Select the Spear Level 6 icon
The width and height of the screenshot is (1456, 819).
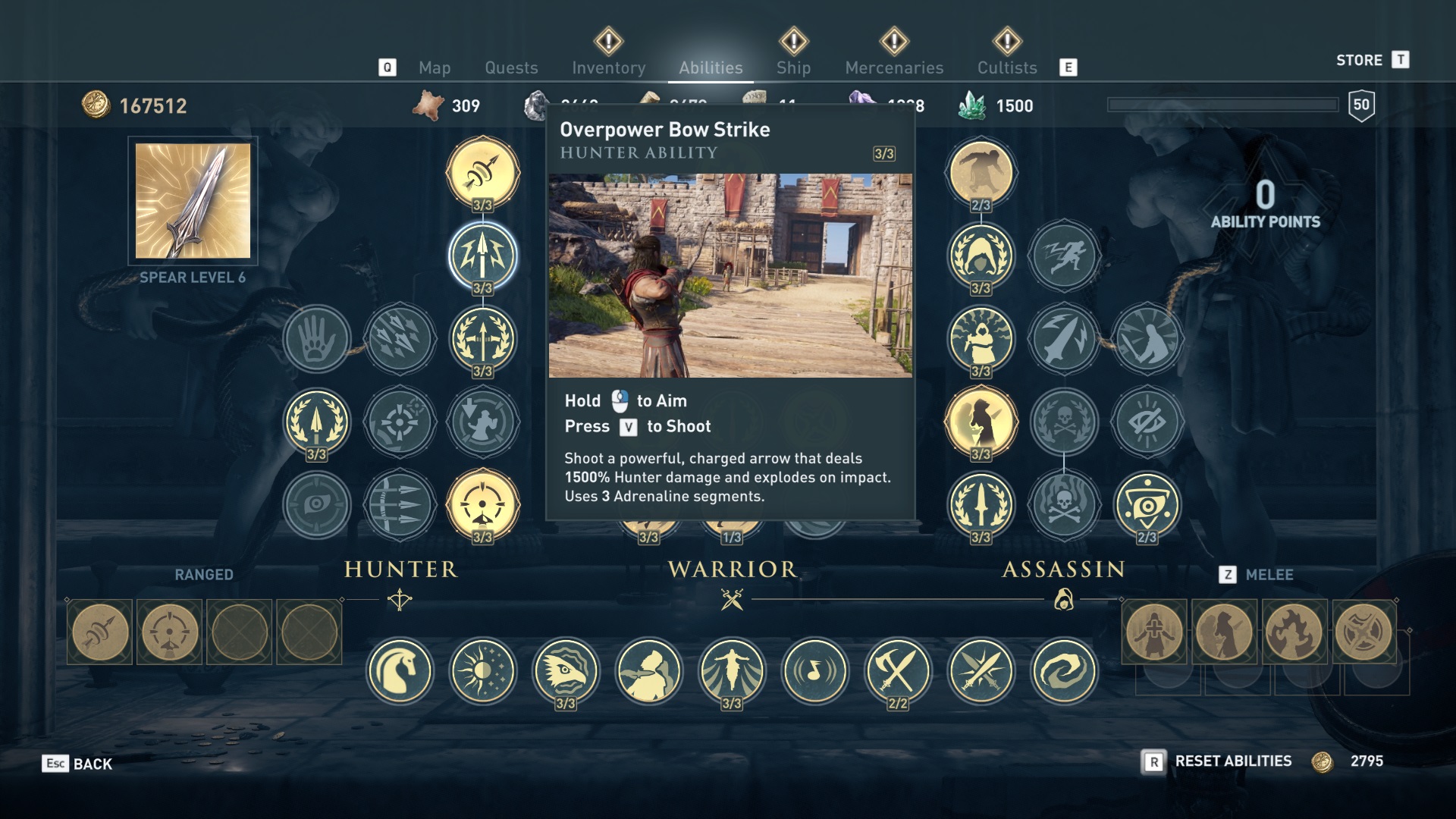[x=193, y=201]
